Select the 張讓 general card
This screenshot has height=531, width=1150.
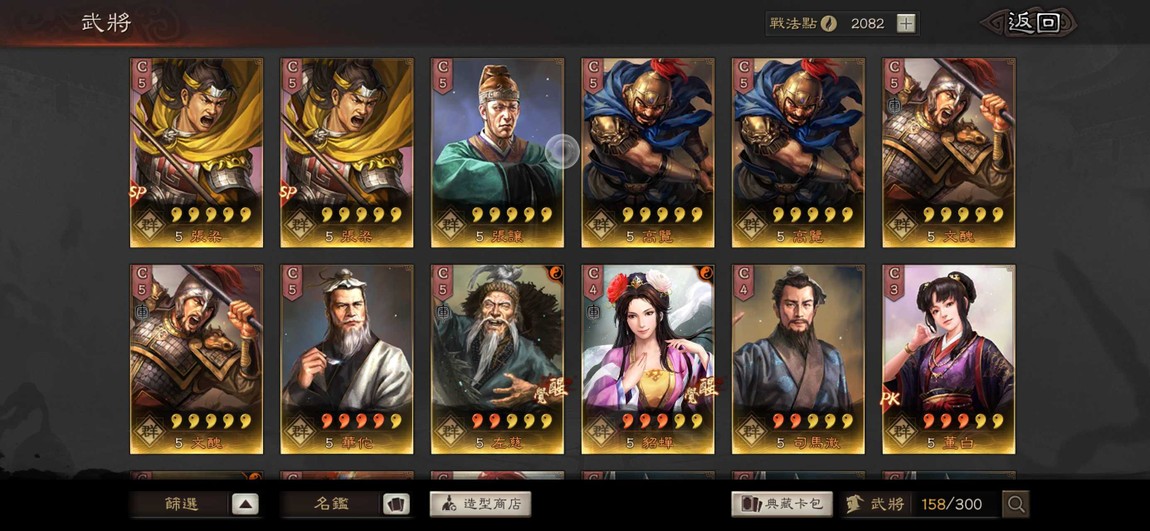[x=497, y=152]
